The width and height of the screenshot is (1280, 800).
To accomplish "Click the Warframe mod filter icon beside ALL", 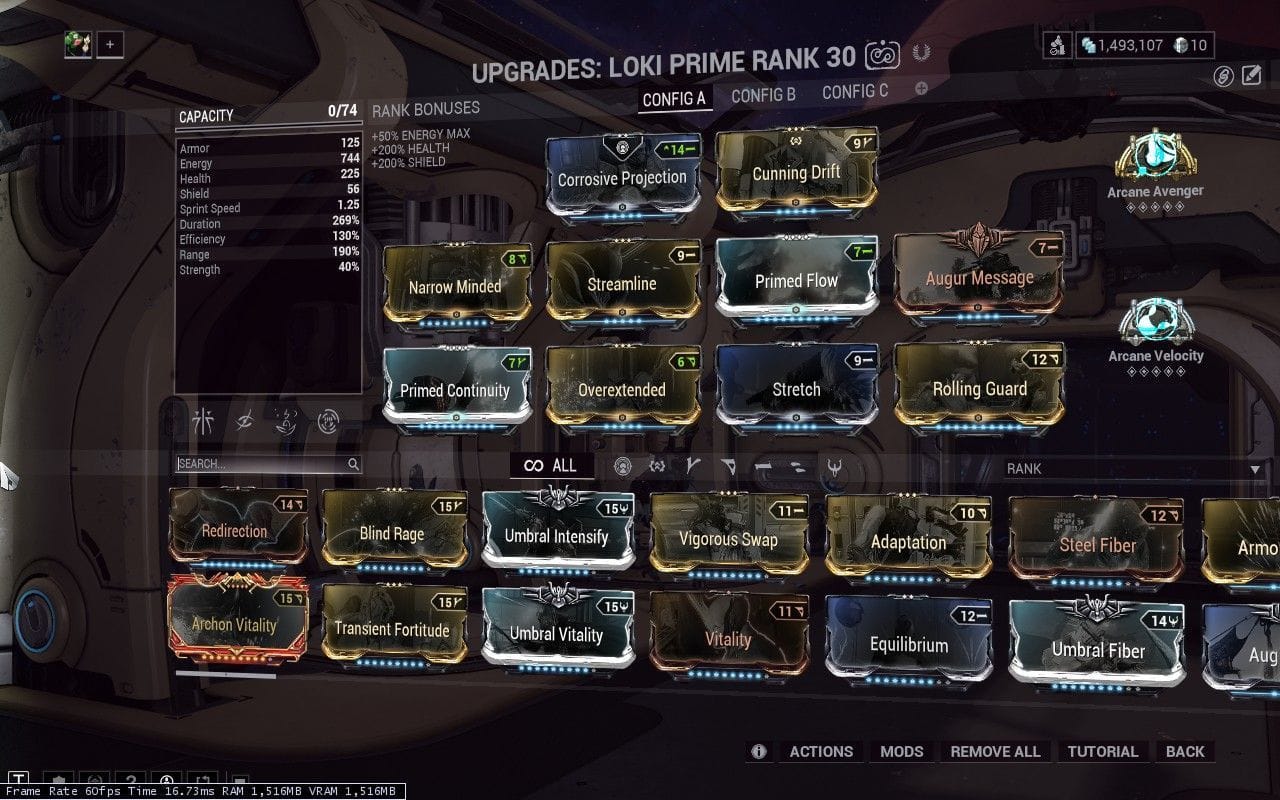I will tap(623, 466).
